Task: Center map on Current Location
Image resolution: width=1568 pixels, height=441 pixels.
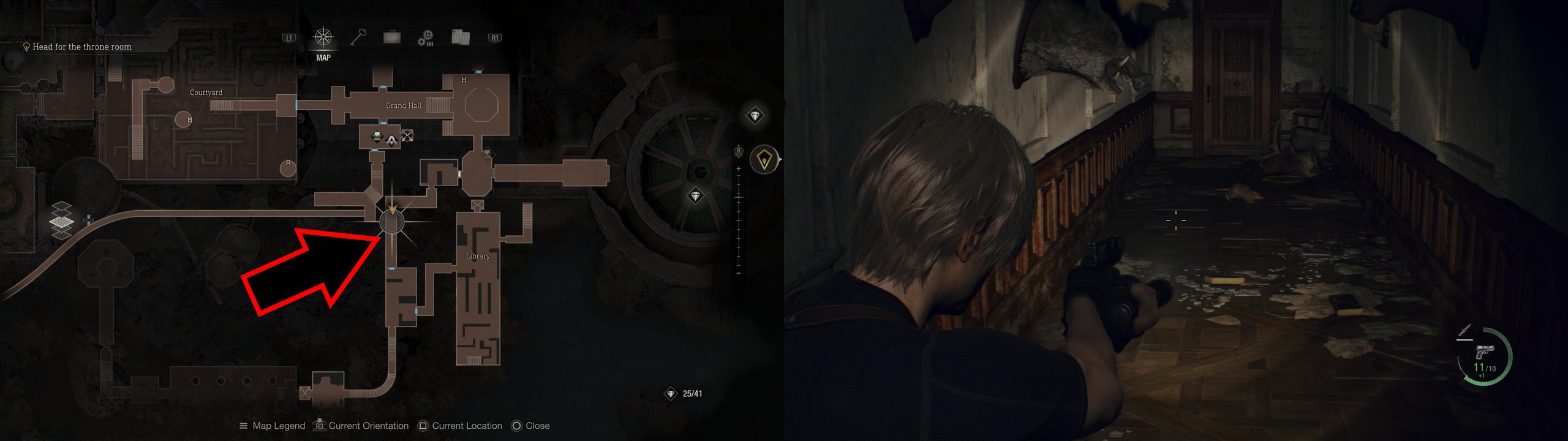Action: [459, 426]
